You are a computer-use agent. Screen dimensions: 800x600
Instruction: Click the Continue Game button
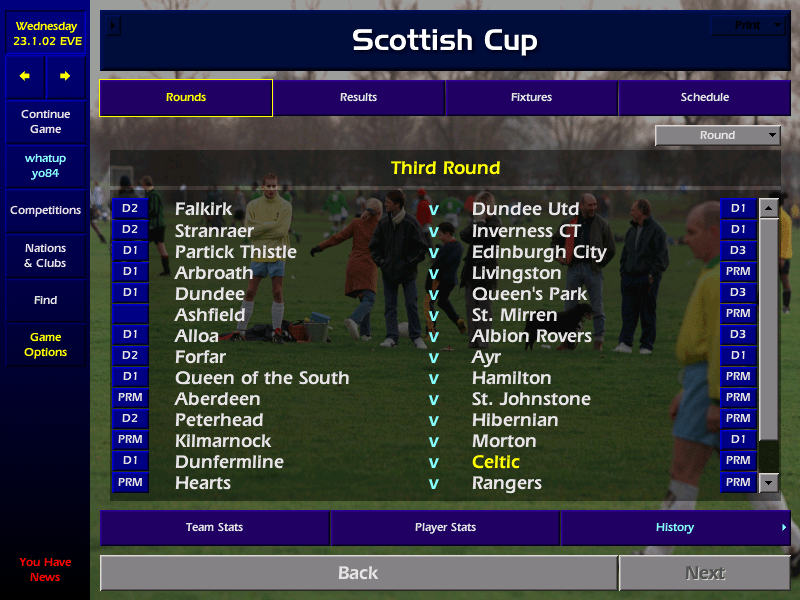point(45,122)
